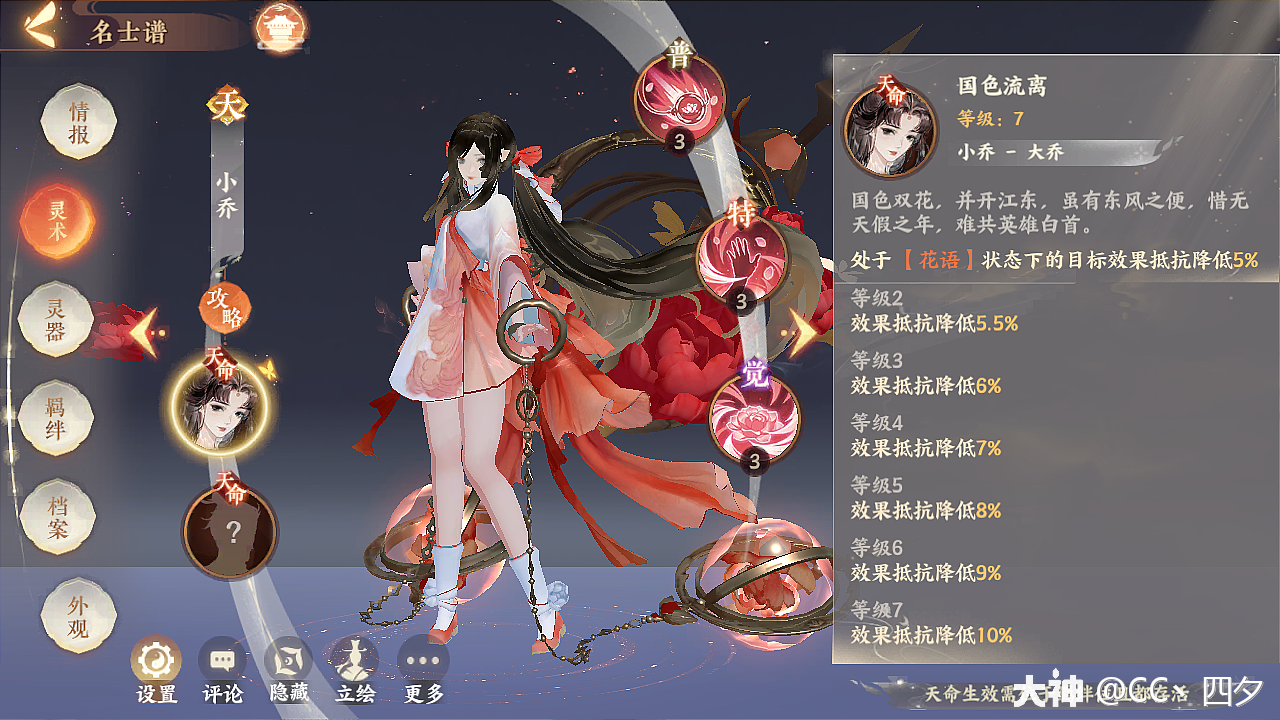Click the 评论 comment bubble icon

click(223, 660)
